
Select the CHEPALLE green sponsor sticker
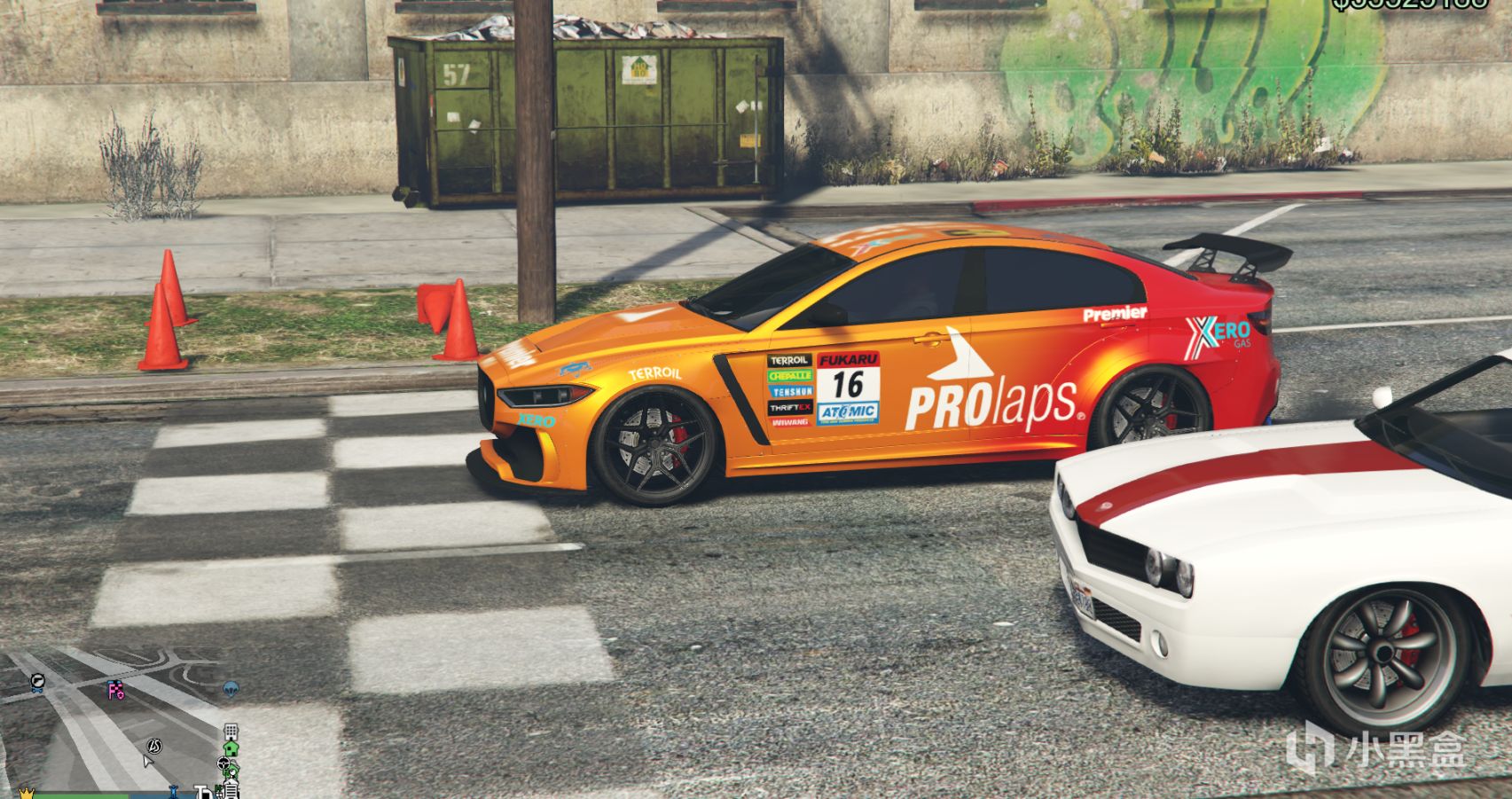(790, 375)
